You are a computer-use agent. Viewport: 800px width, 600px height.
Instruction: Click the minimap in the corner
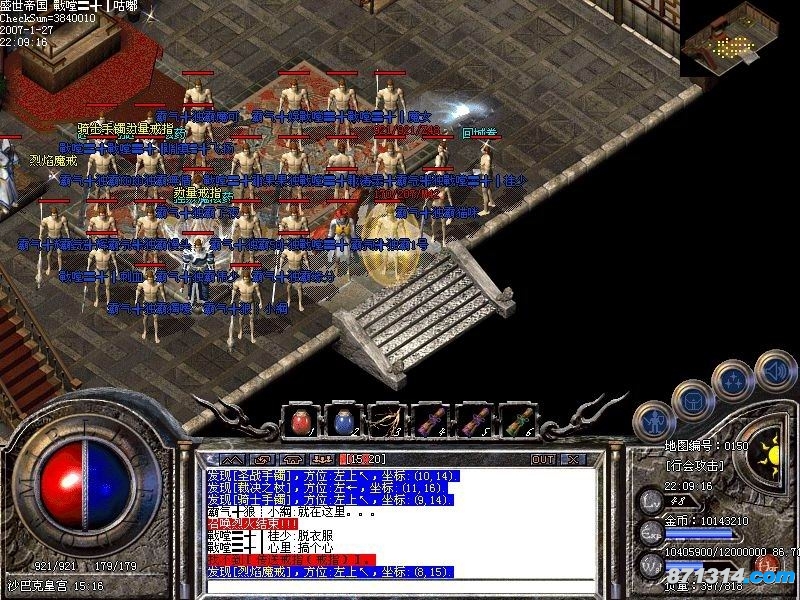coord(739,38)
